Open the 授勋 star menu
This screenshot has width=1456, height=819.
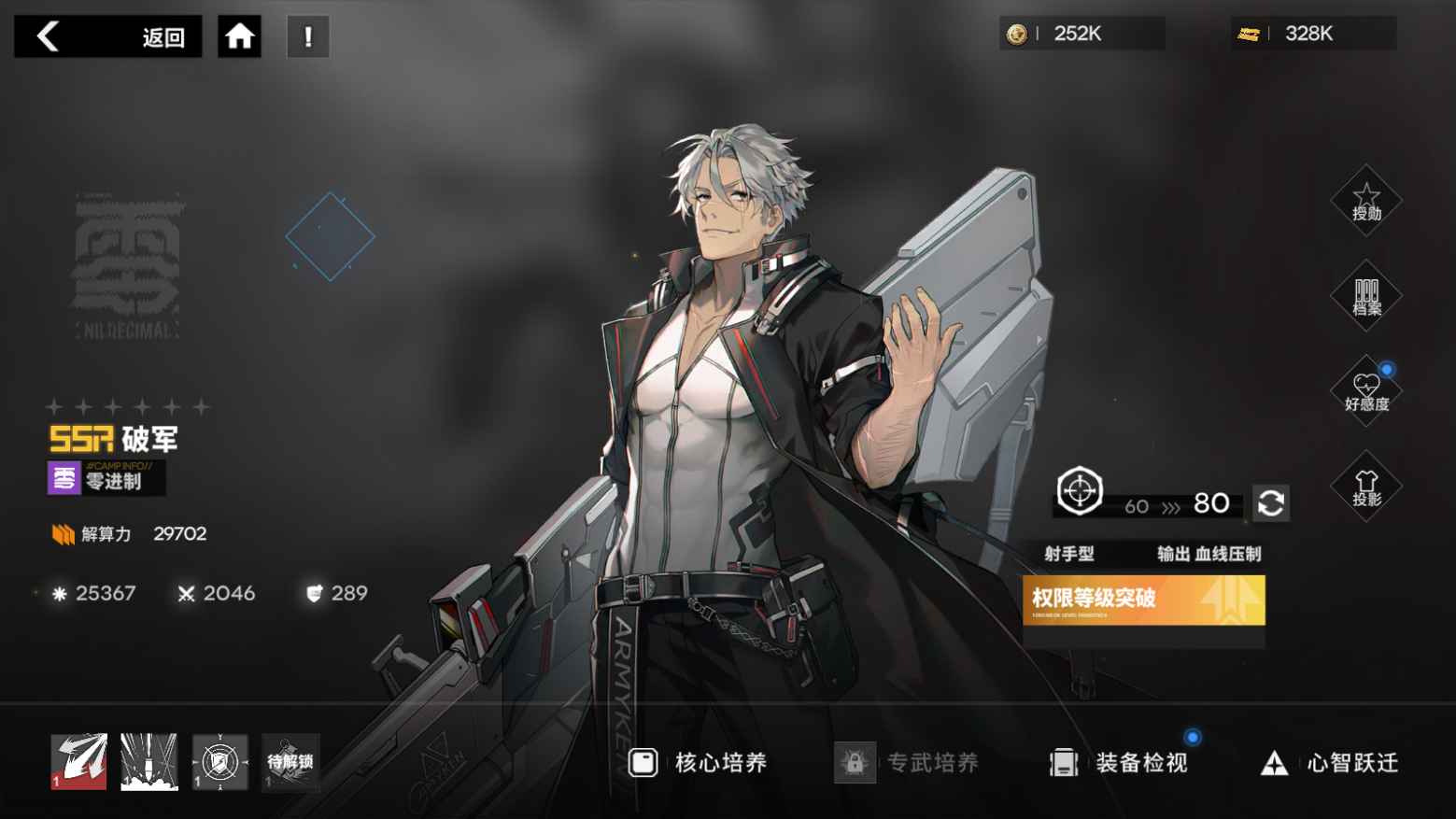pyautogui.click(x=1365, y=201)
